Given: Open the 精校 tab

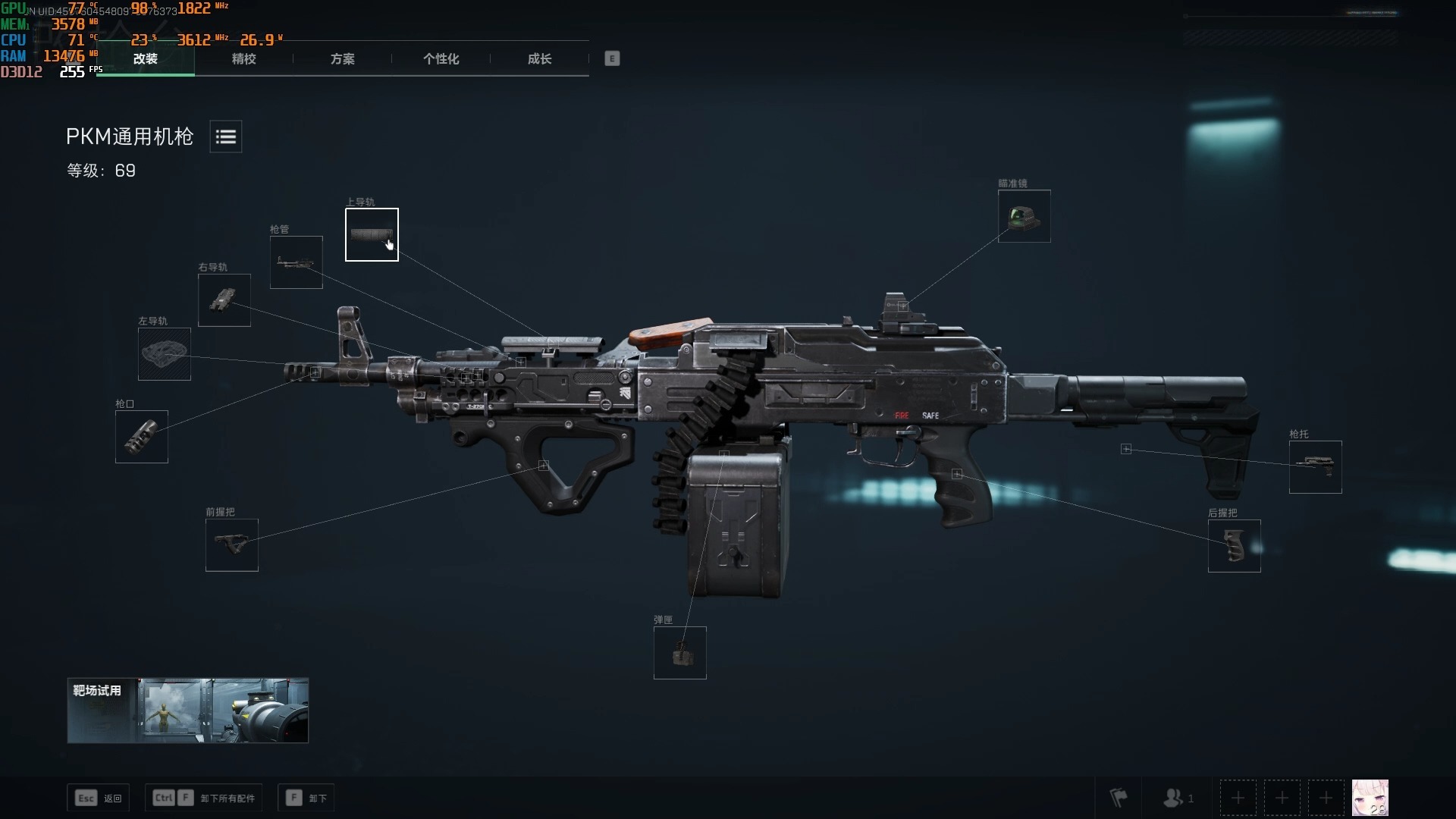Looking at the screenshot, I should click(243, 59).
